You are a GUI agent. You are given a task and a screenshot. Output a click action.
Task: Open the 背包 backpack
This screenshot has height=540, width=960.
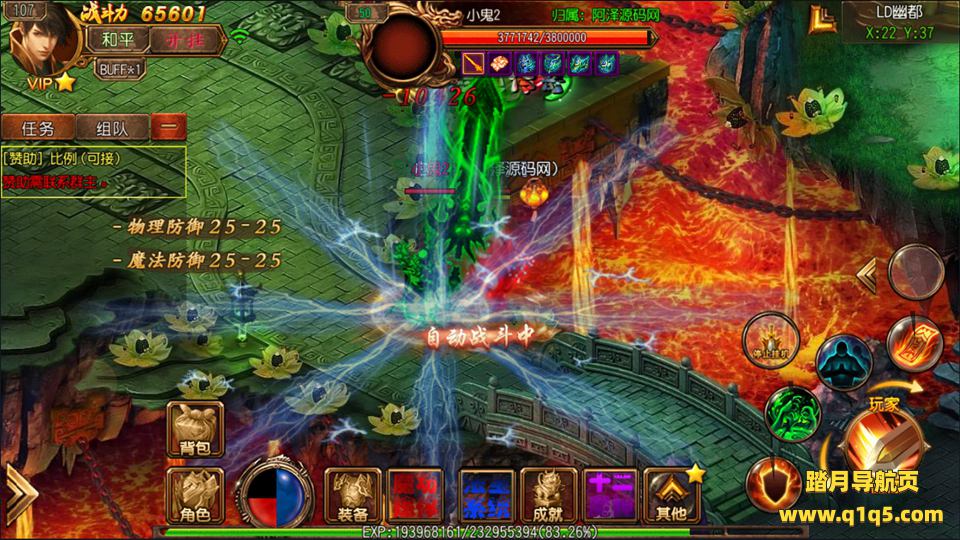[x=195, y=428]
